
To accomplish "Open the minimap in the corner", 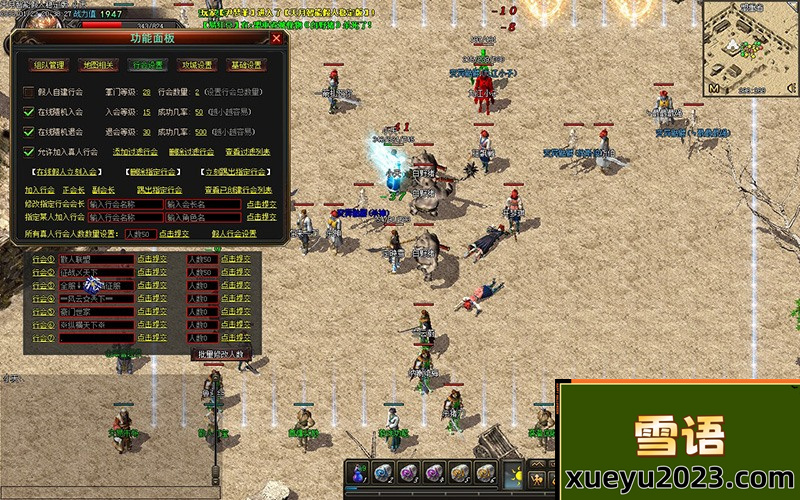I will pyautogui.click(x=748, y=46).
